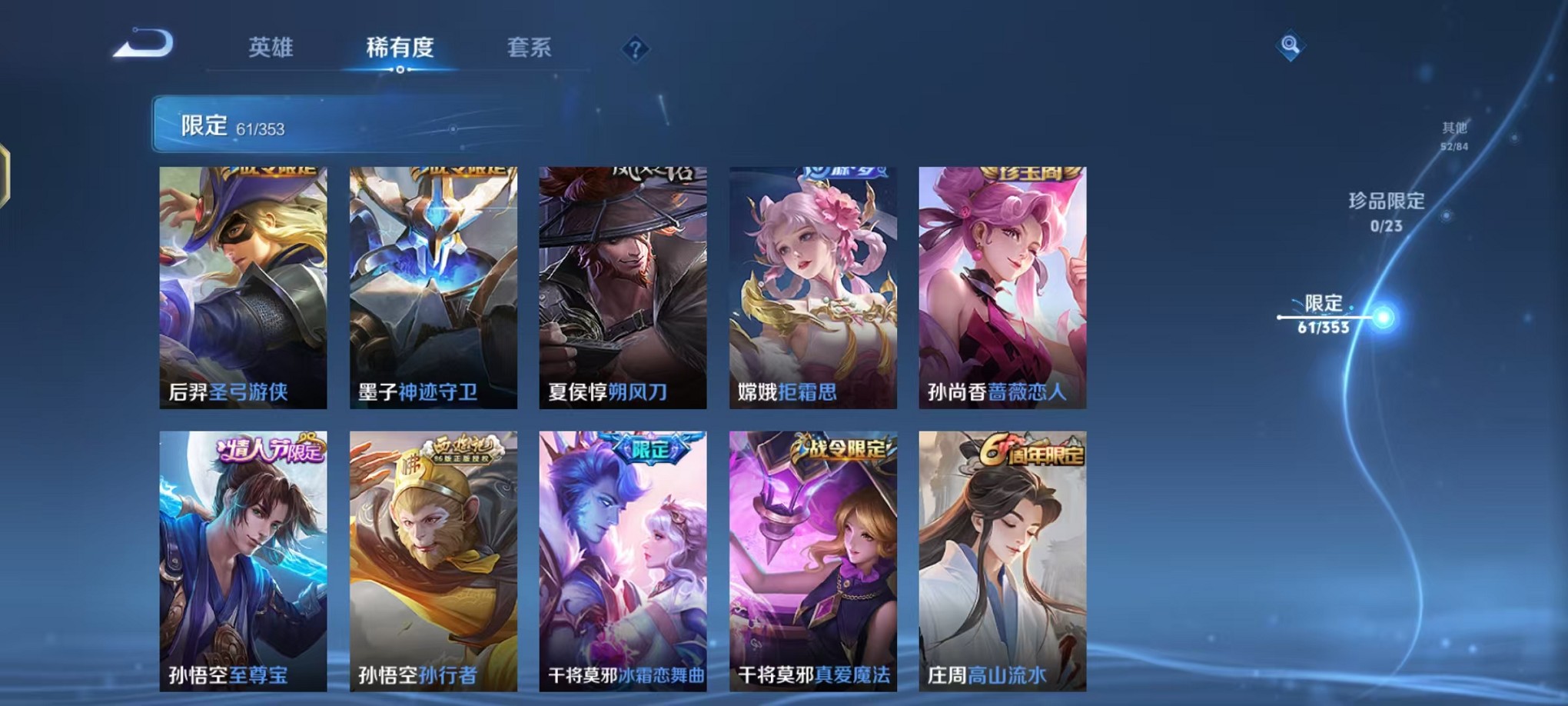
Task: Select the 珍品限定 node on the path
Action: [1445, 215]
